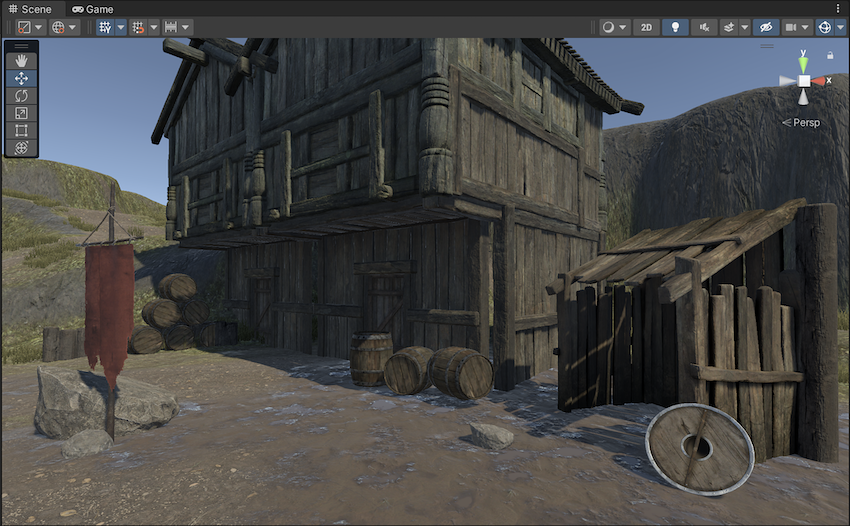The image size is (850, 526).
Task: Toggle grid snapping button
Action: (x=137, y=27)
